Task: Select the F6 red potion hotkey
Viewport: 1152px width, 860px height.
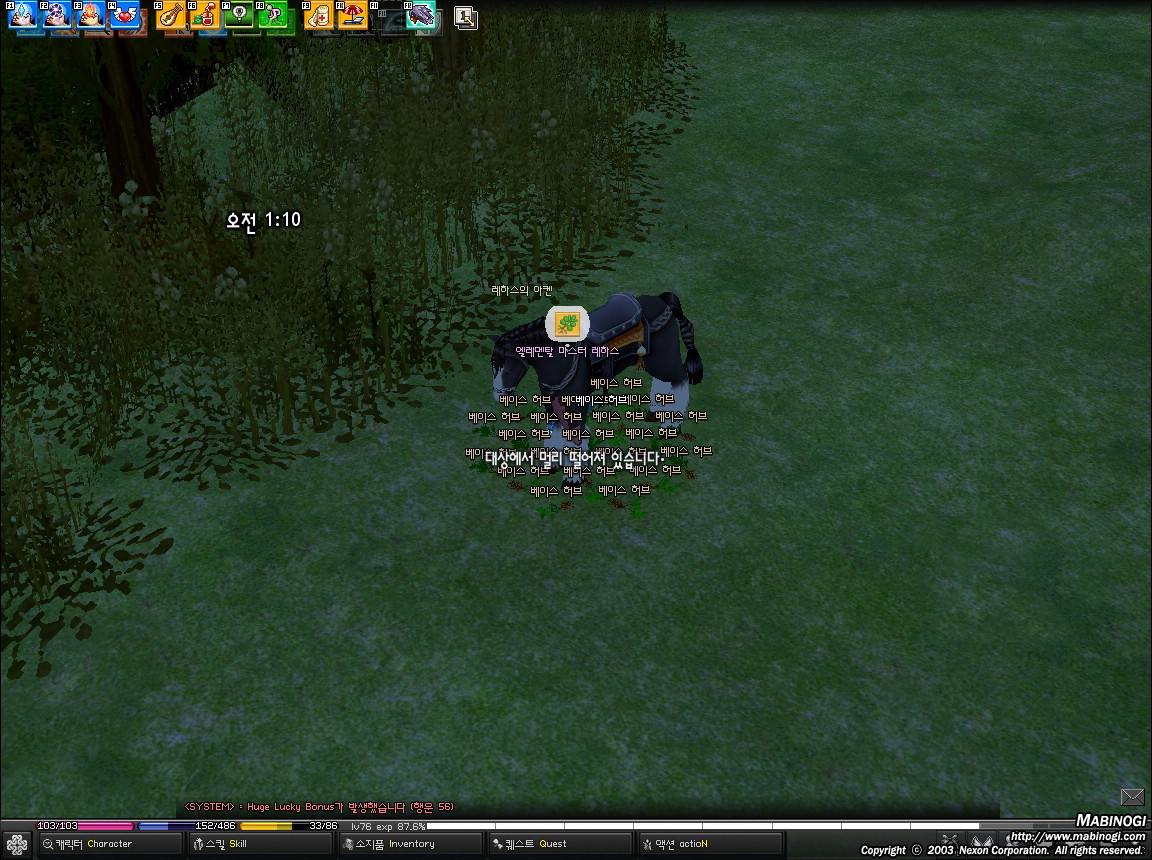Action: point(205,15)
